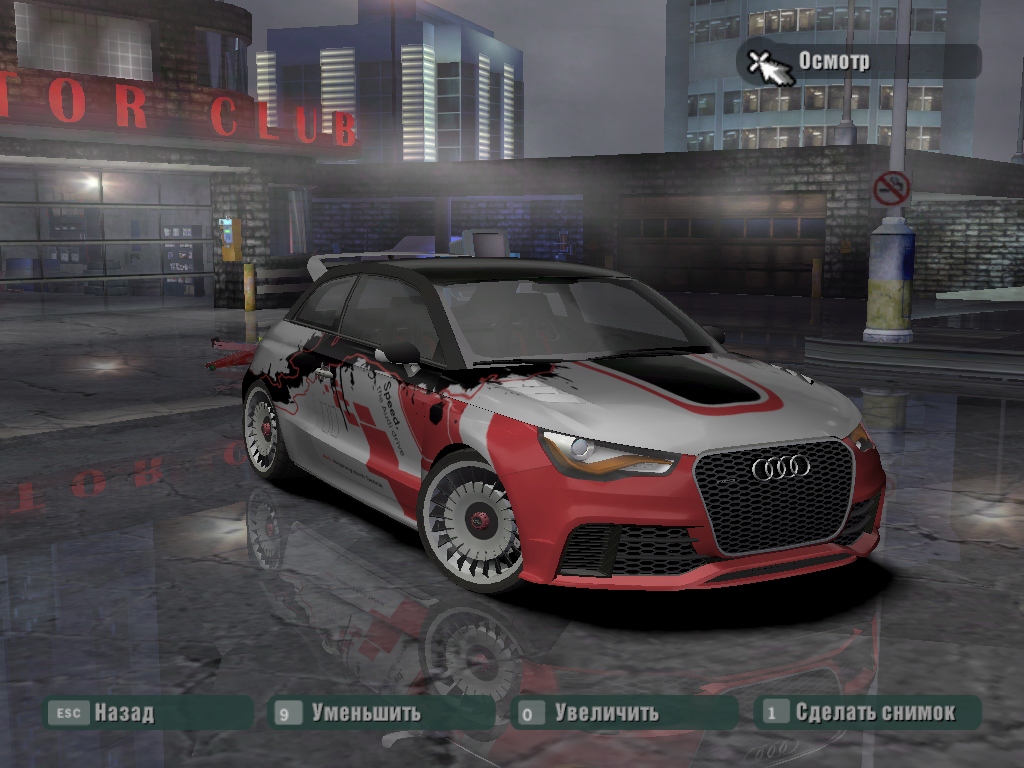Zoom in using the Увеличить button
Viewport: 1024px width, 768px height.
(x=605, y=713)
